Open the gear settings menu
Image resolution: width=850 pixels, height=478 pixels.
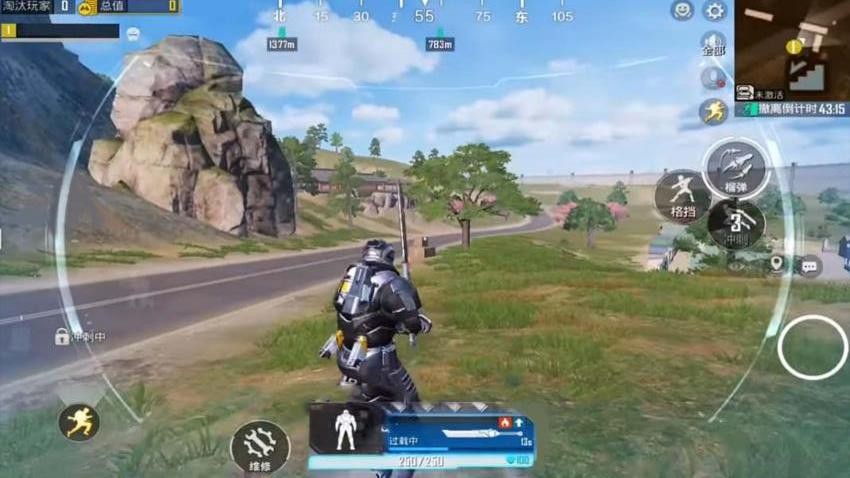[715, 11]
